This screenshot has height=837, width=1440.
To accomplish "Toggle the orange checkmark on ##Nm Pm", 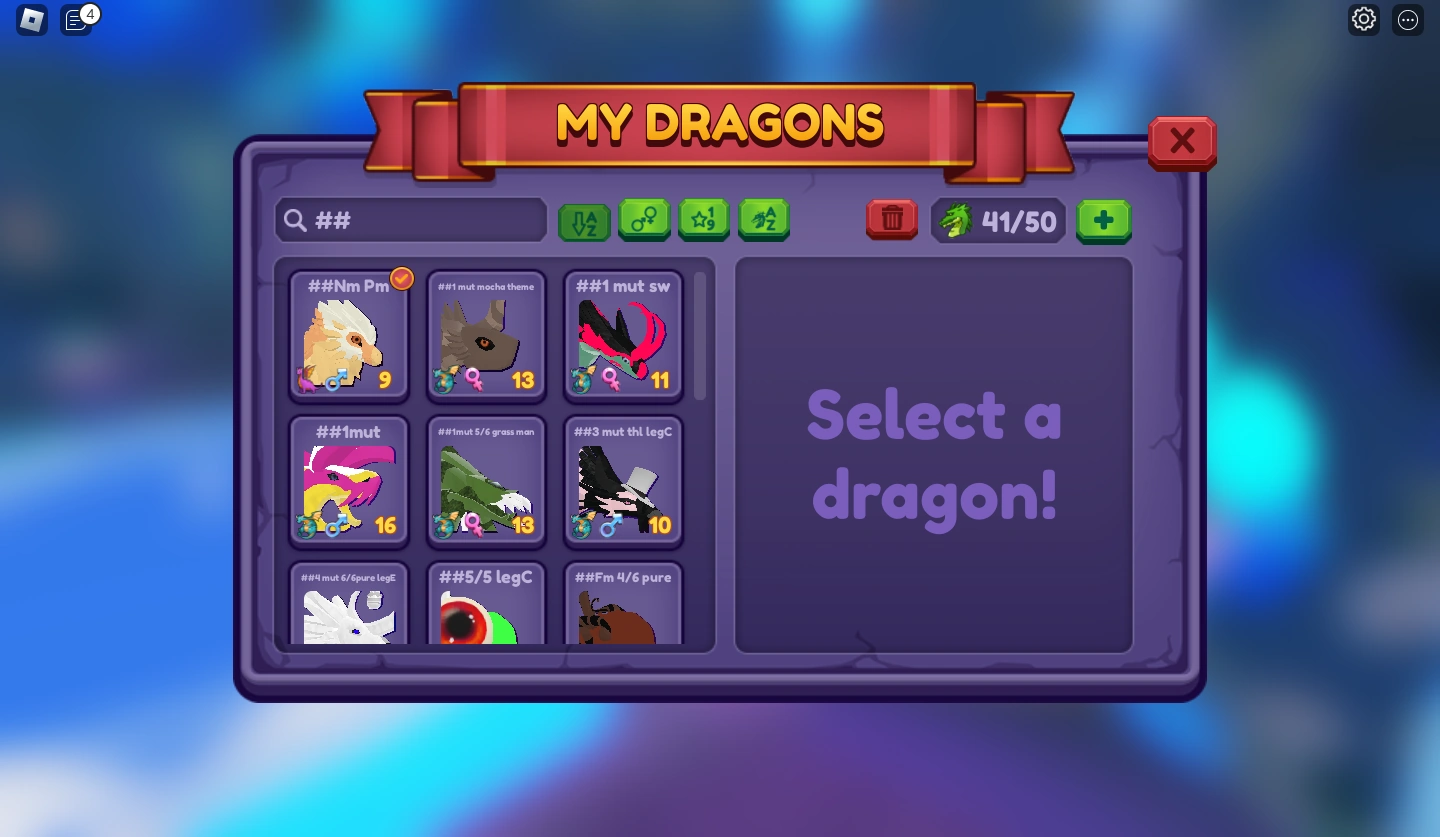I will coord(402,278).
